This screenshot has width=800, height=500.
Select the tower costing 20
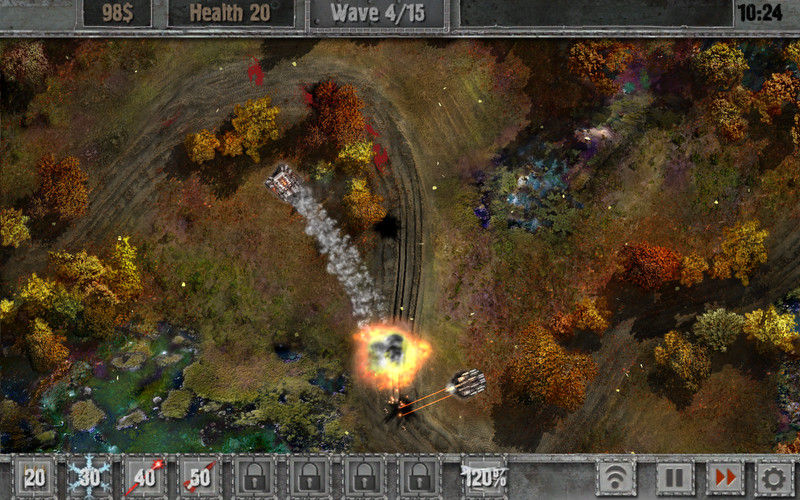[35, 478]
